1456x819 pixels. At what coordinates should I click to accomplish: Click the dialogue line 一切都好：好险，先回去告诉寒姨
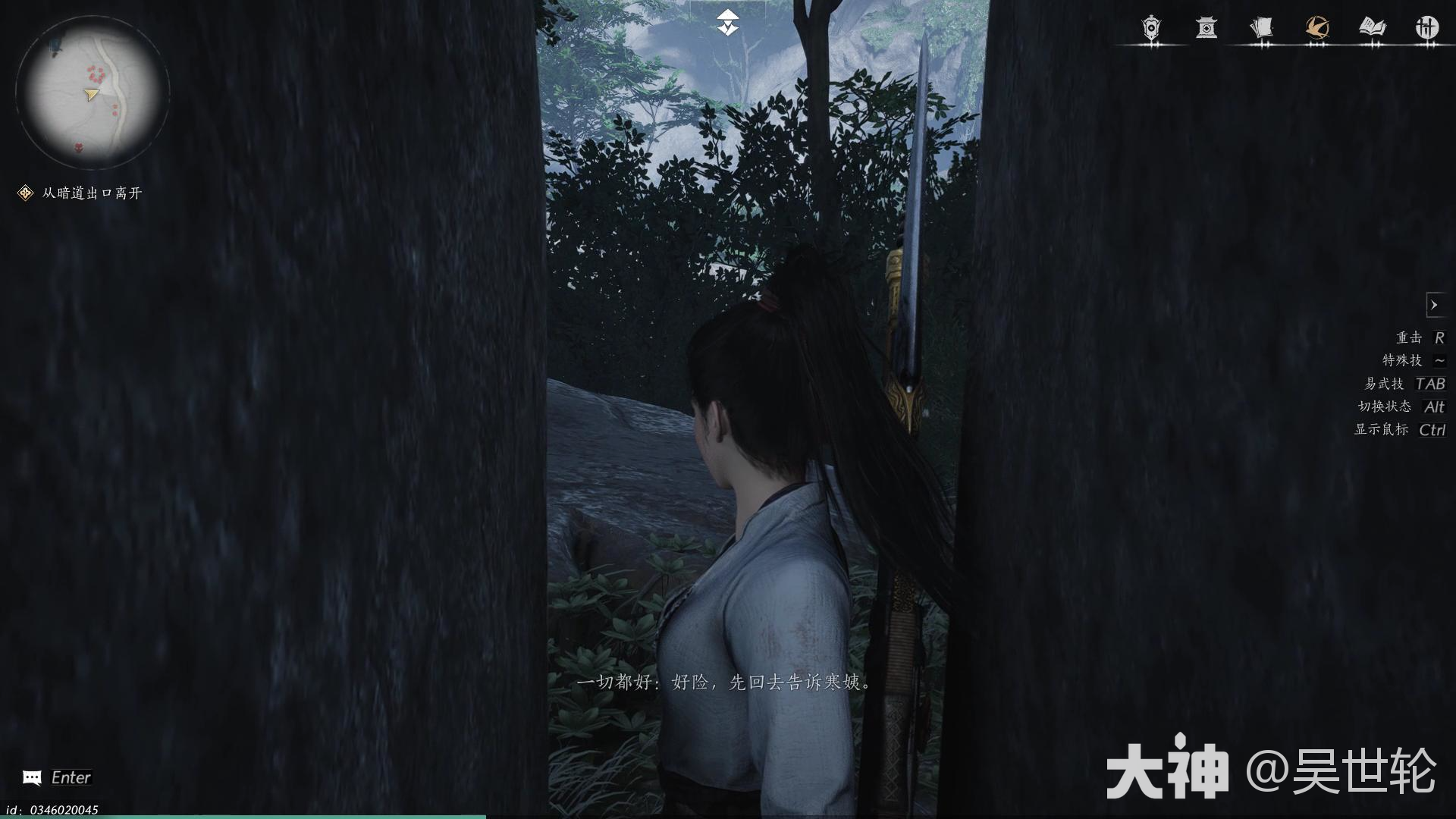(724, 682)
